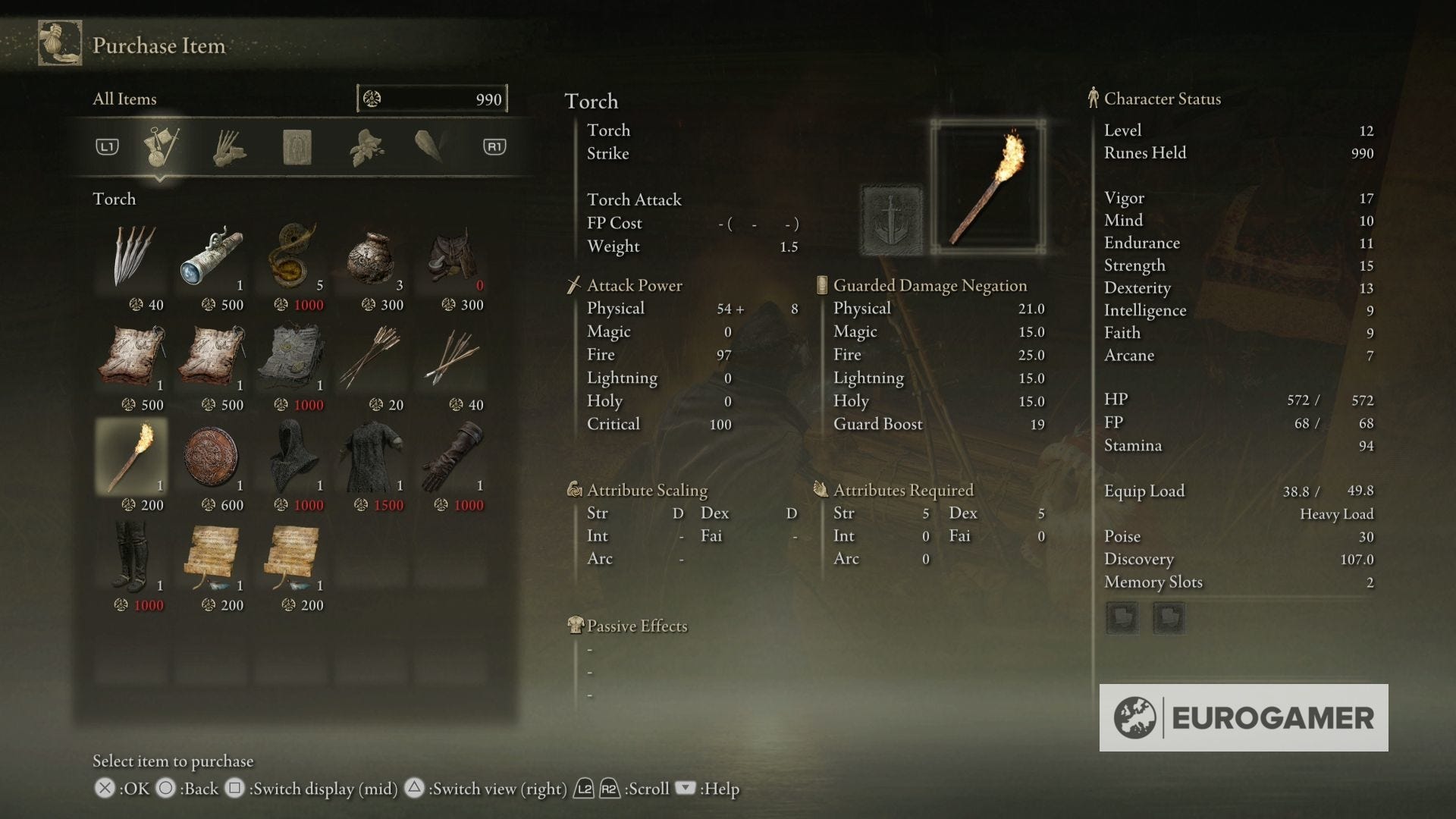This screenshot has width=1456, height=819.
Task: Select the round shield priced at 600
Action: (212, 455)
